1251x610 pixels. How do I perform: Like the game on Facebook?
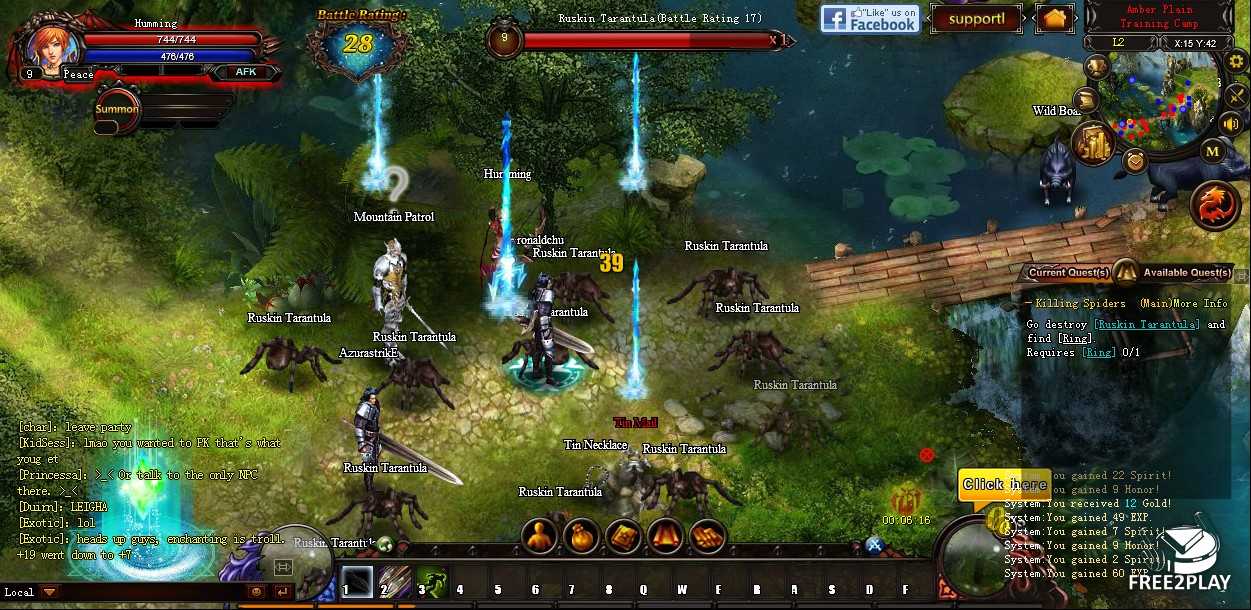870,19
